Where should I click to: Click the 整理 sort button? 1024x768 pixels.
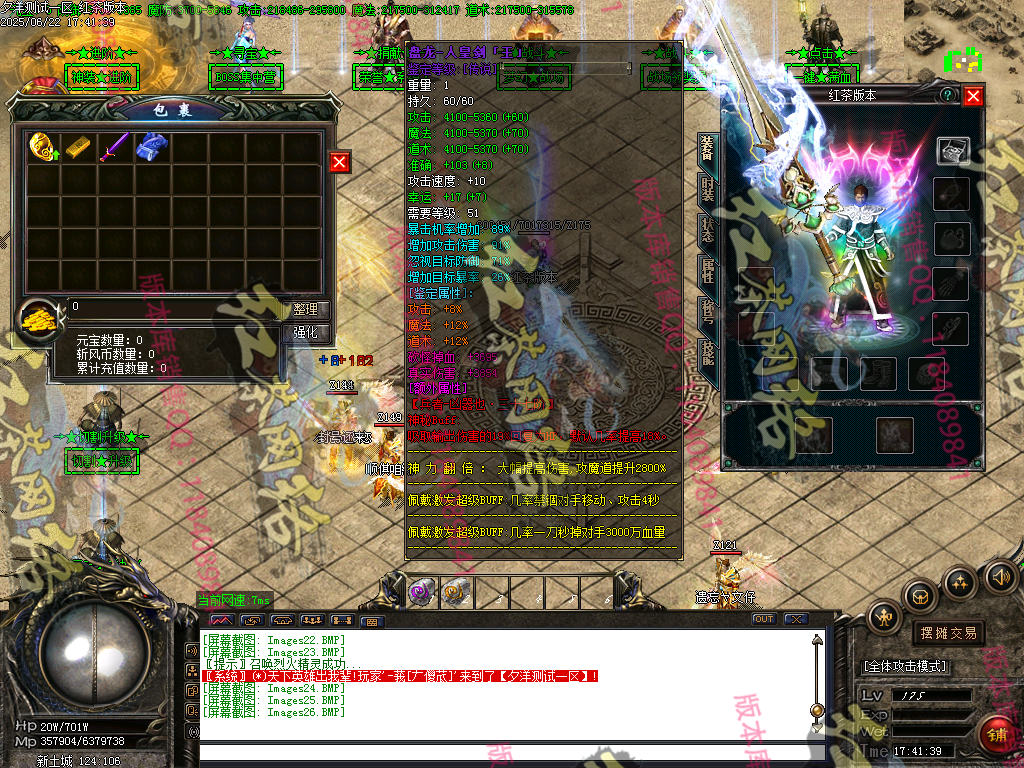(304, 310)
